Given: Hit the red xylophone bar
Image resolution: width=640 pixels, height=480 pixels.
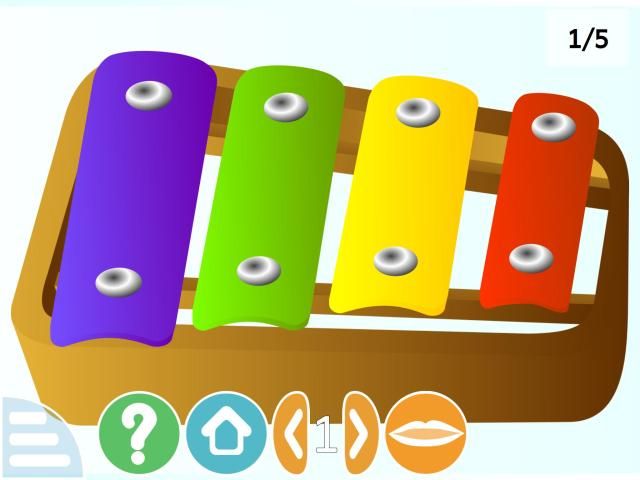Looking at the screenshot, I should click(x=536, y=200).
